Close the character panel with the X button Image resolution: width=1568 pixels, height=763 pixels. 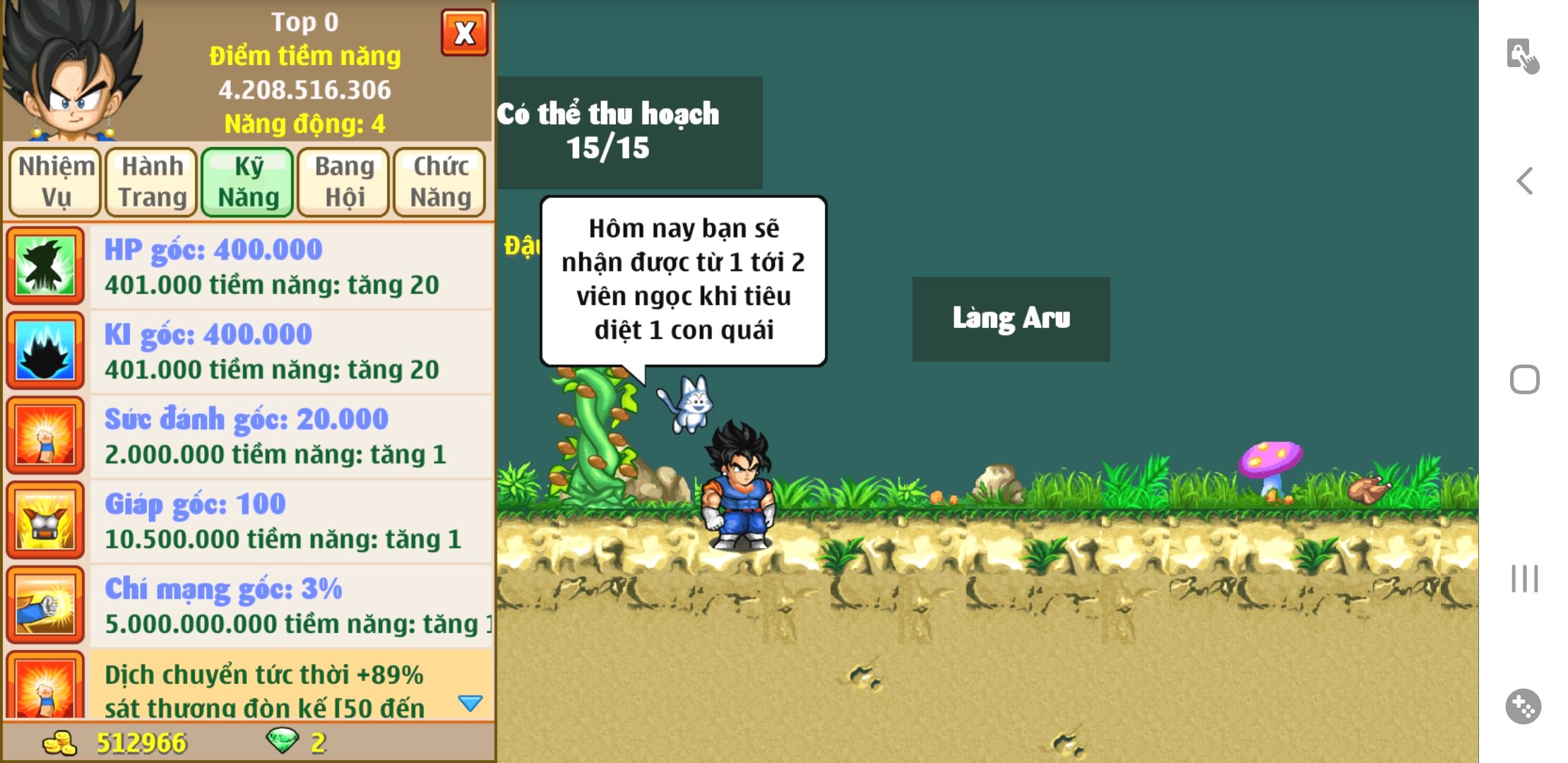464,33
